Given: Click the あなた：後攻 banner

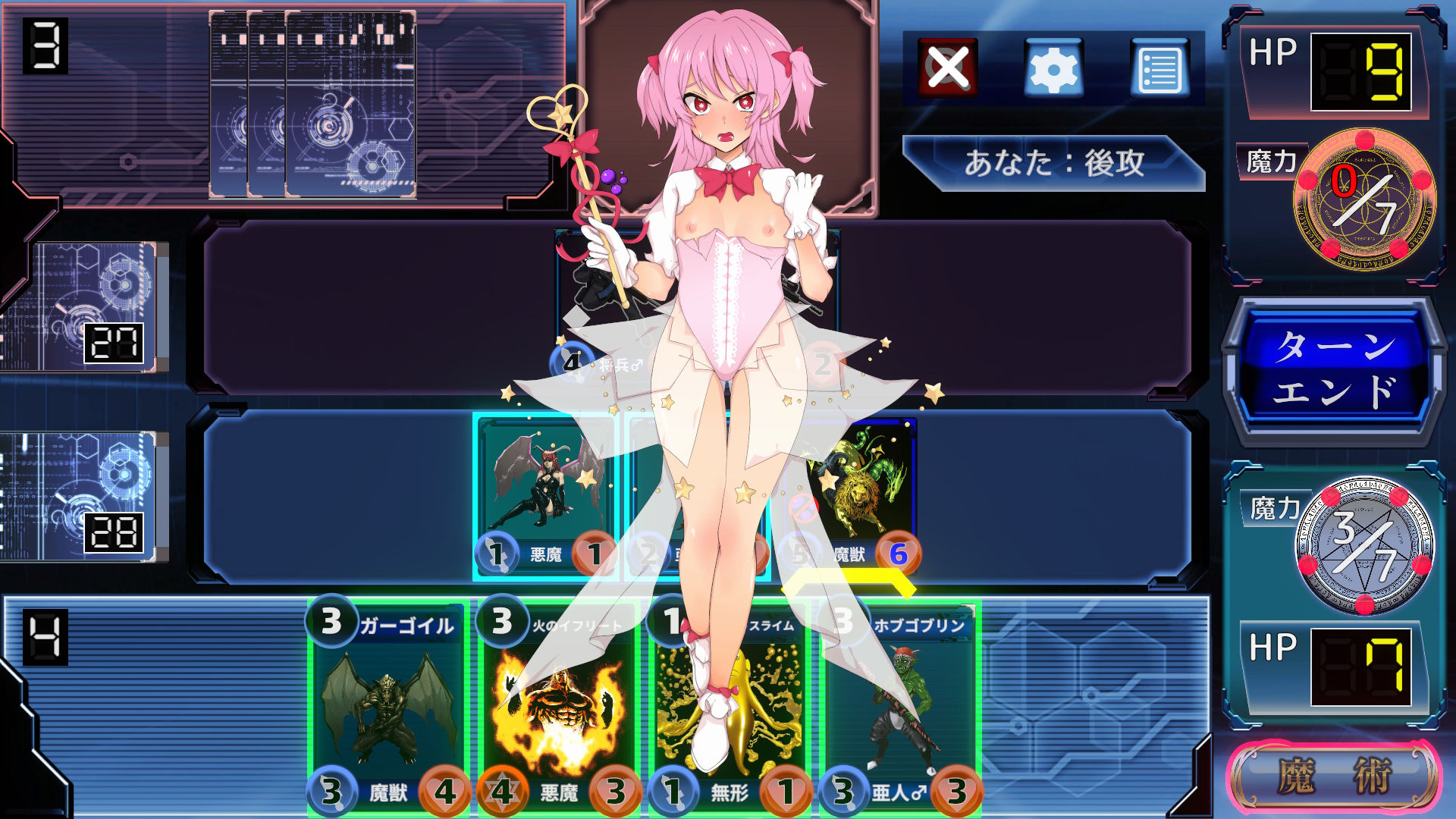Looking at the screenshot, I should (1054, 161).
